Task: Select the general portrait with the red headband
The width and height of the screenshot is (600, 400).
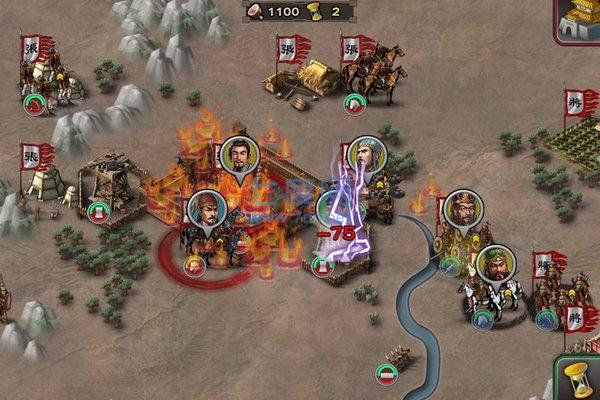Action: click(204, 209)
